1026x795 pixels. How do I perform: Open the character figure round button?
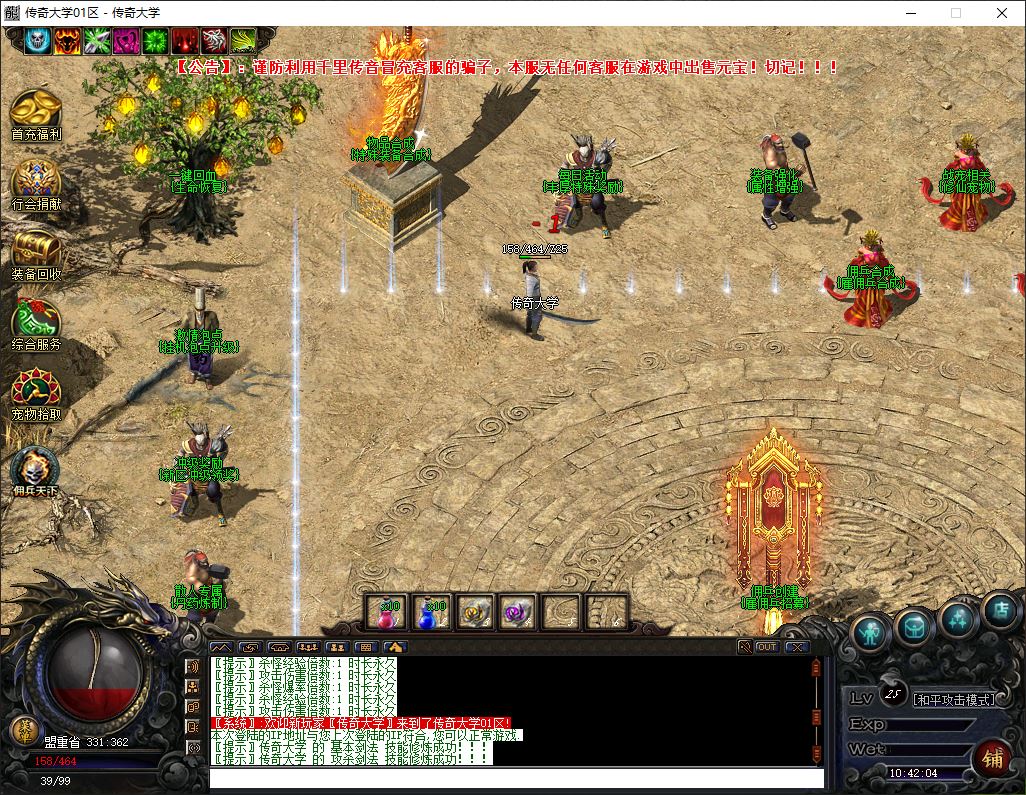[x=871, y=632]
